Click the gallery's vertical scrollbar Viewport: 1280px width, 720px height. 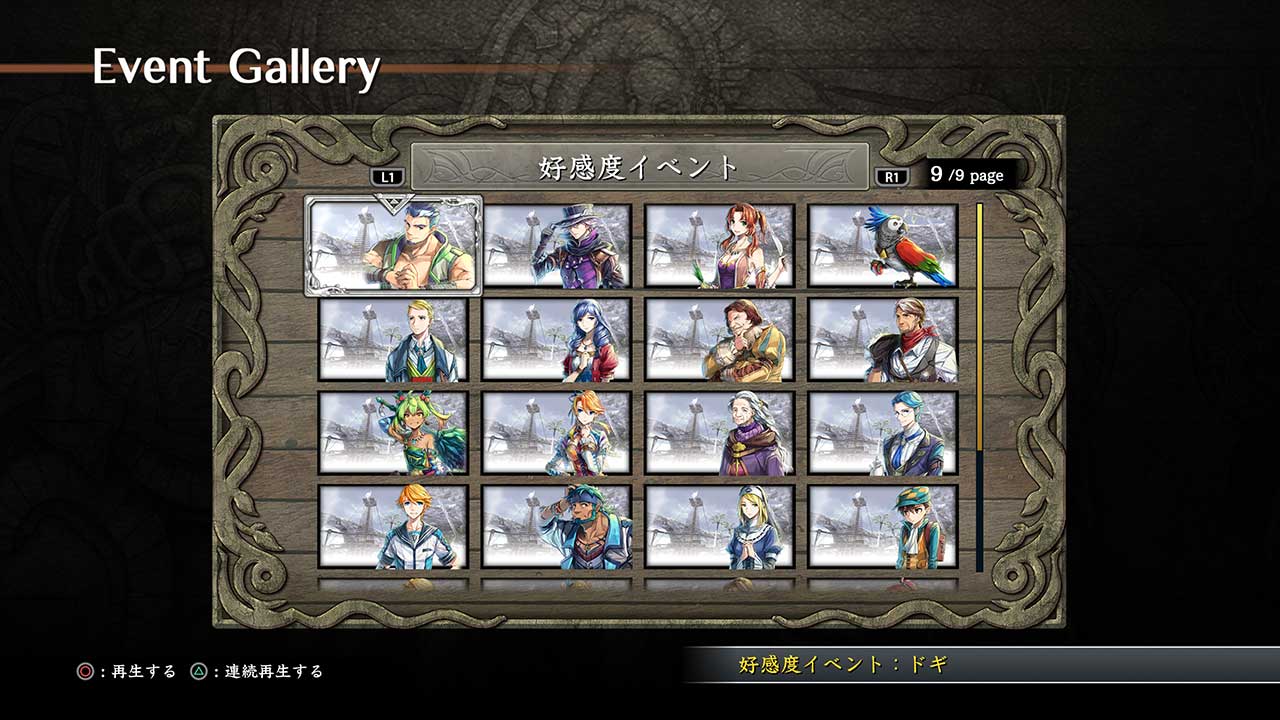(x=980, y=388)
